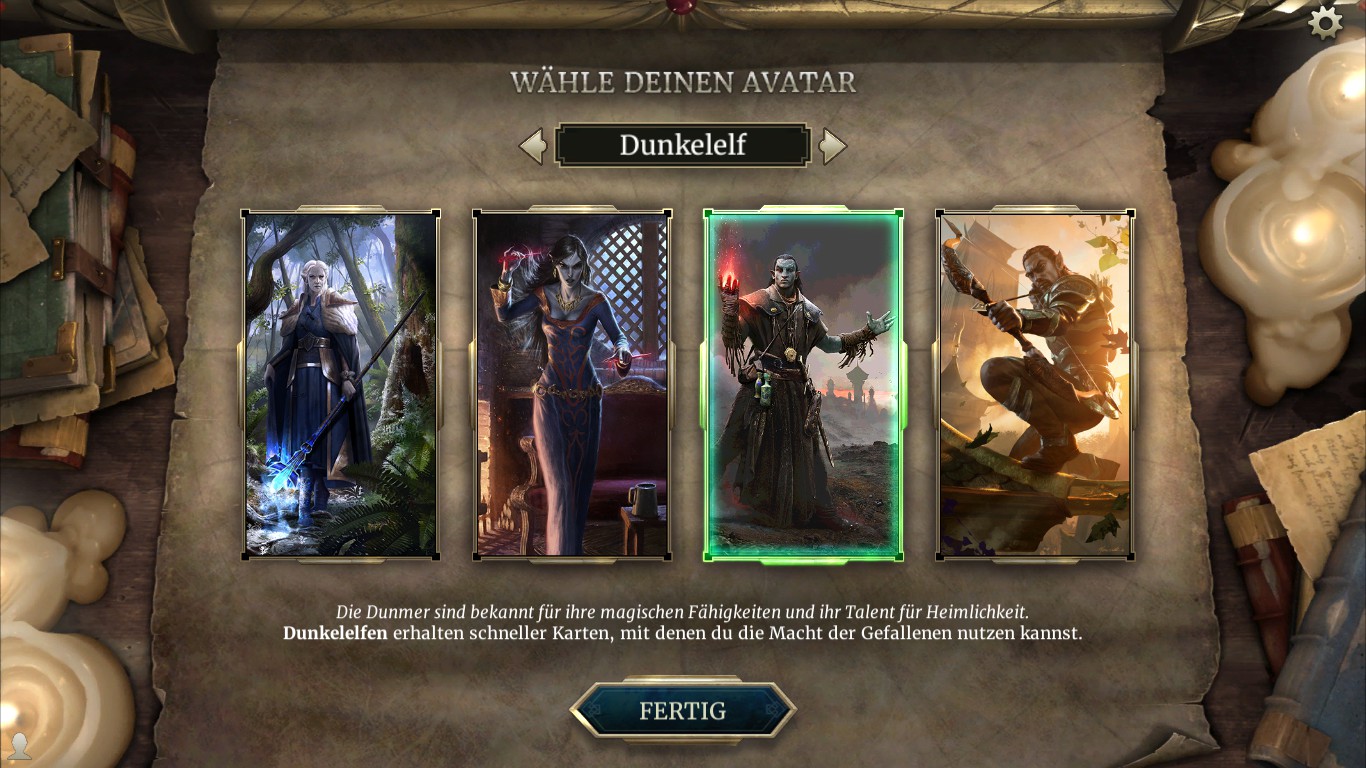Switch to a different race via the selector
This screenshot has width=1366, height=768.
[683, 145]
